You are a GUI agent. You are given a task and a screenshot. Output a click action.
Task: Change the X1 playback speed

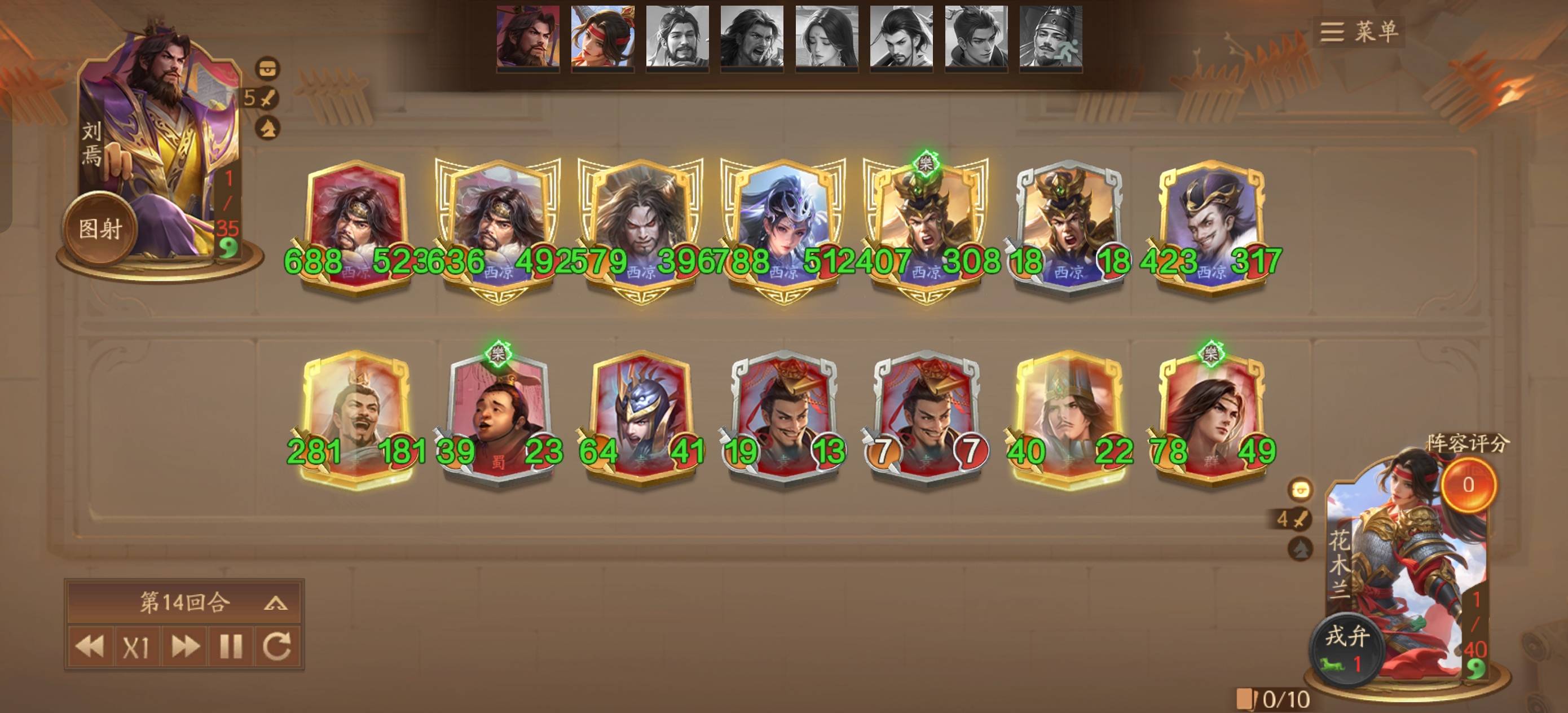click(x=136, y=646)
